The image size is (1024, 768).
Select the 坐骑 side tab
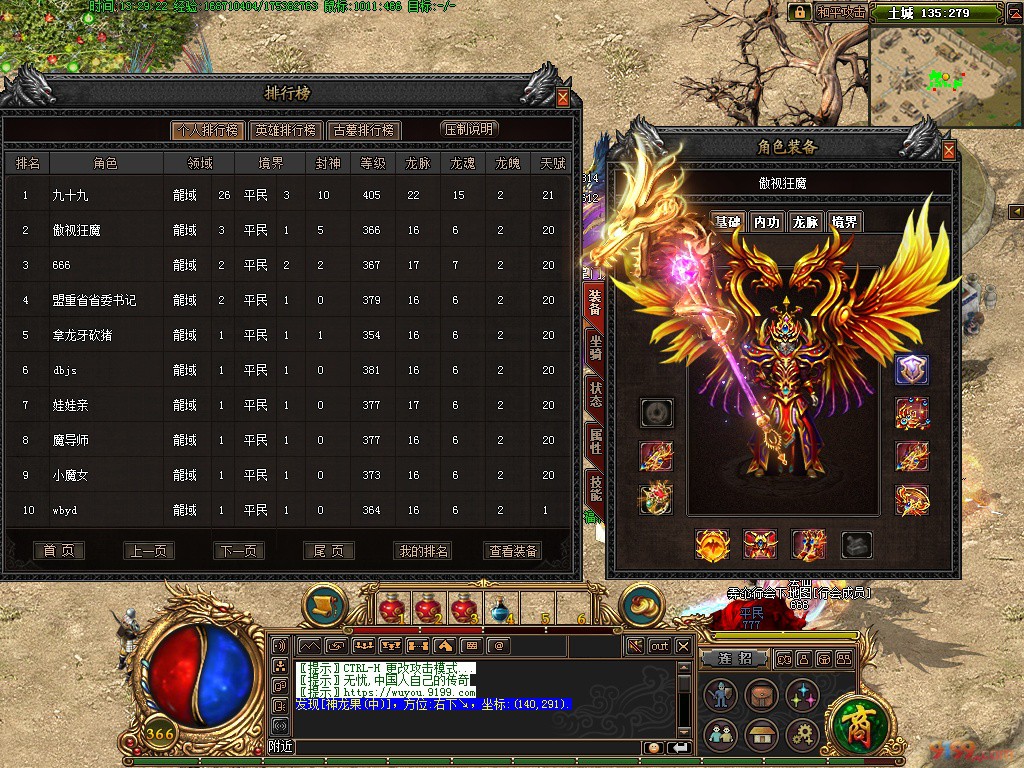pyautogui.click(x=595, y=347)
